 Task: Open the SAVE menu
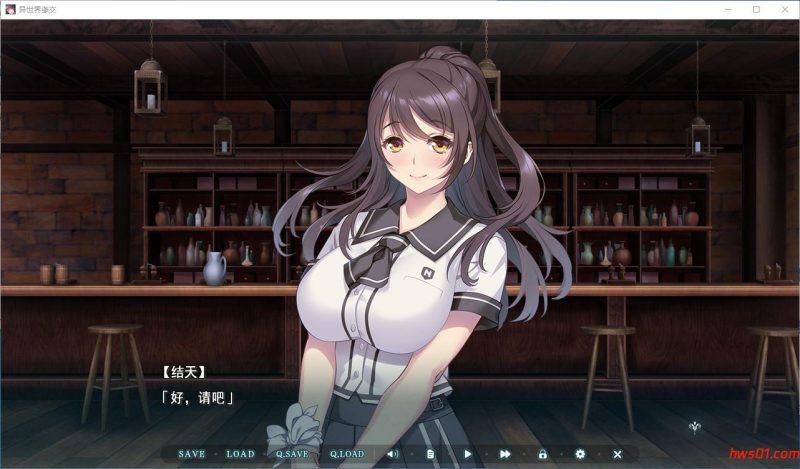pyautogui.click(x=191, y=454)
